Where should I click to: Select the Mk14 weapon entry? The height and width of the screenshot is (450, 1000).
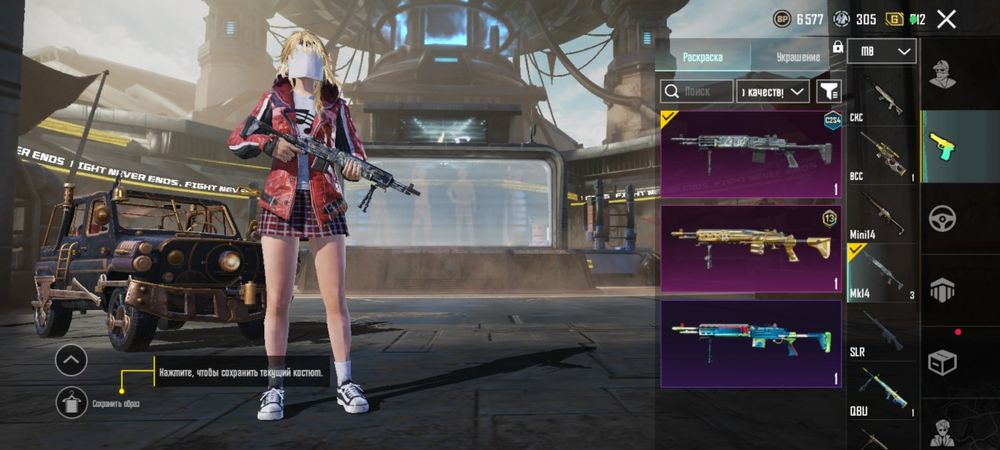881,273
